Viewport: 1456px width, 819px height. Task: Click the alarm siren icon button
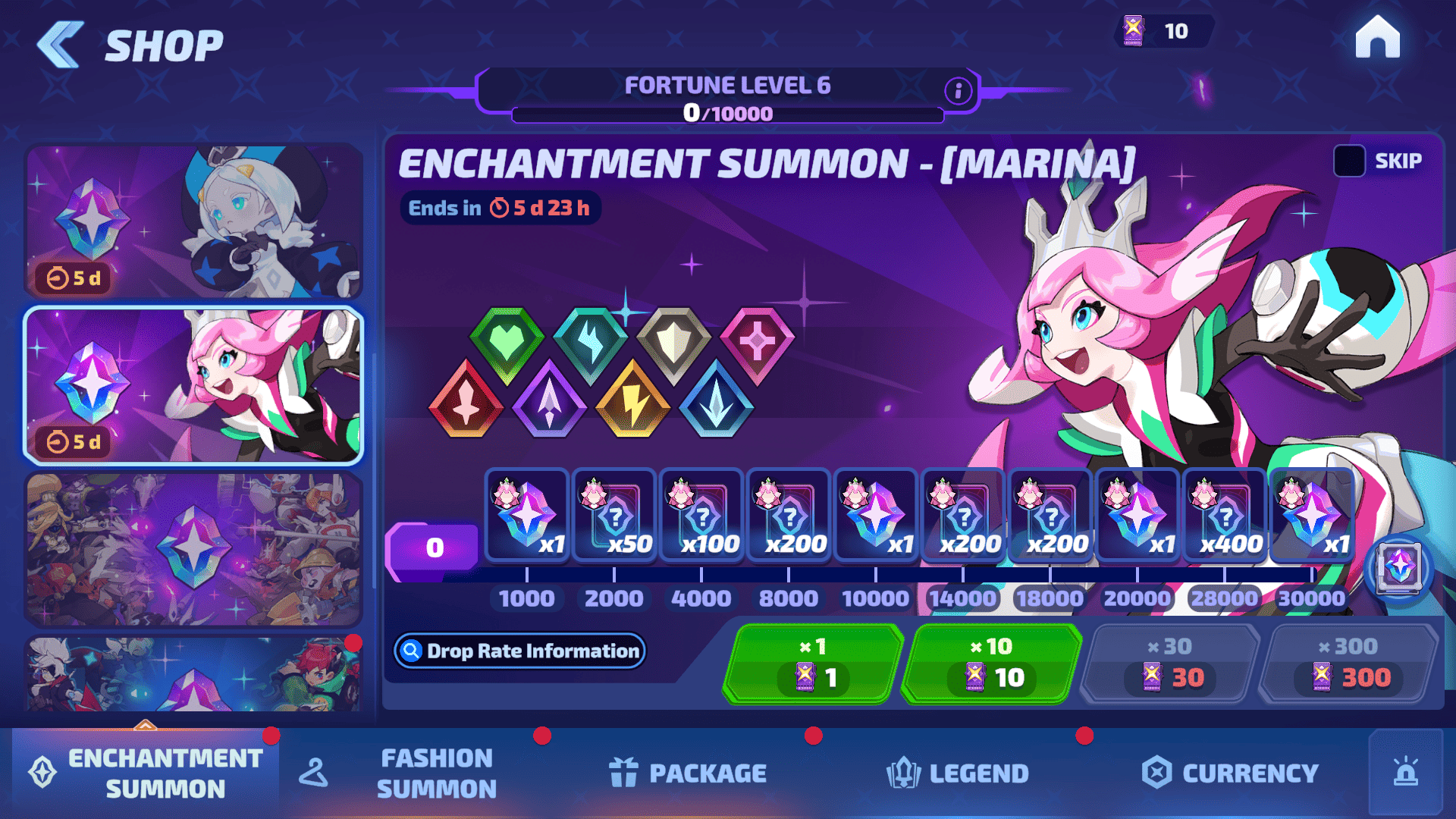click(x=1405, y=772)
